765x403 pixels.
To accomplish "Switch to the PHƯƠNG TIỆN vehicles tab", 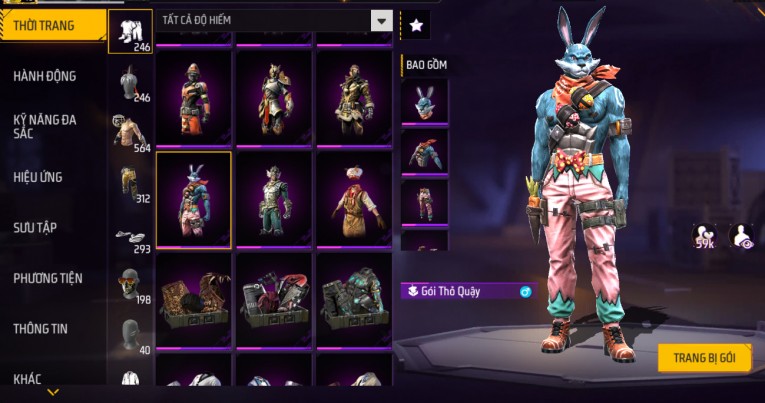I will click(x=48, y=278).
